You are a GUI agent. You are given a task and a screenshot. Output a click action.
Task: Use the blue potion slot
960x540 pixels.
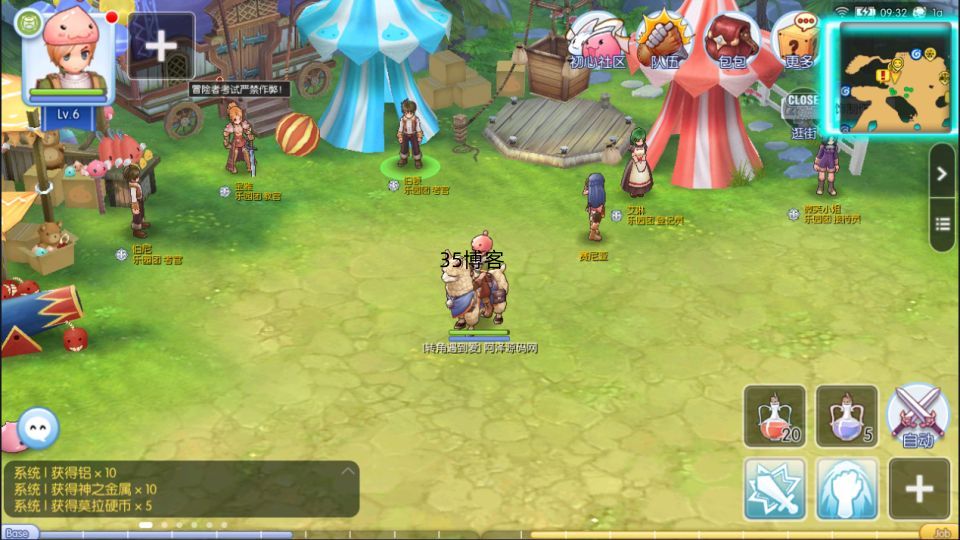[x=847, y=416]
